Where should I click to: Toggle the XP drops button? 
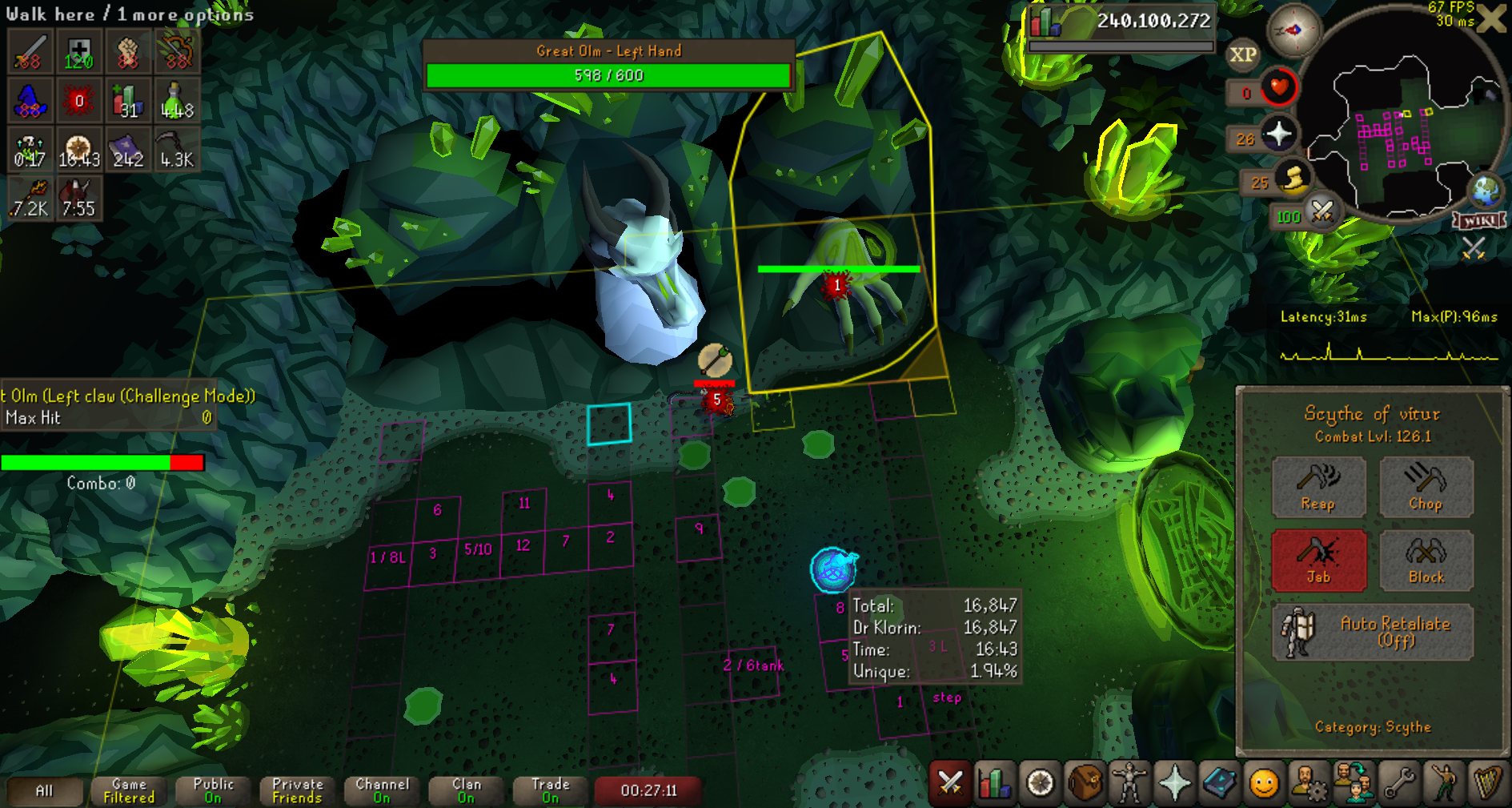point(1242,54)
